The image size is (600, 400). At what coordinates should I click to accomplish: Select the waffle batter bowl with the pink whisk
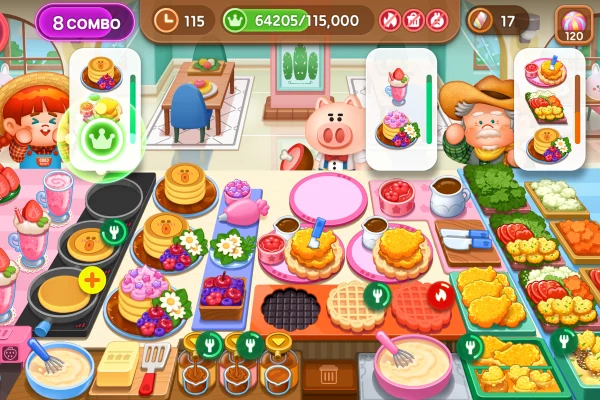[x=412, y=363]
